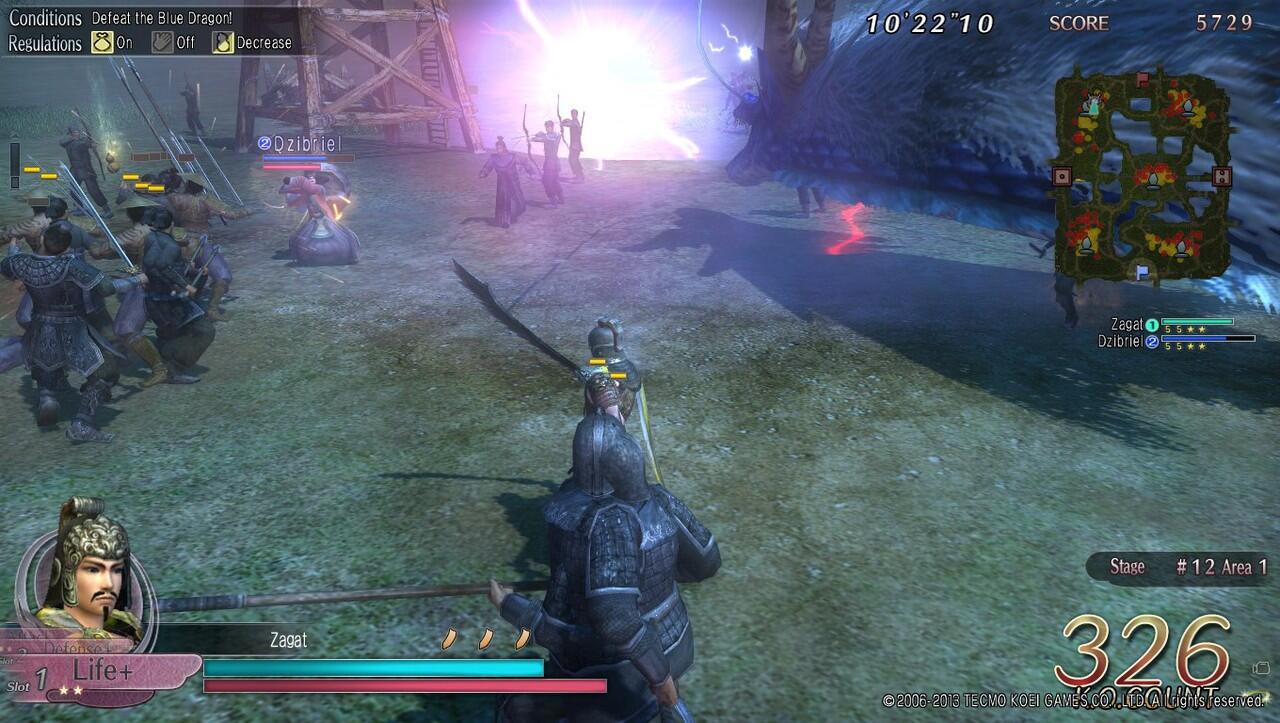
Task: Choose the Life+ item slot
Action: (x=100, y=672)
